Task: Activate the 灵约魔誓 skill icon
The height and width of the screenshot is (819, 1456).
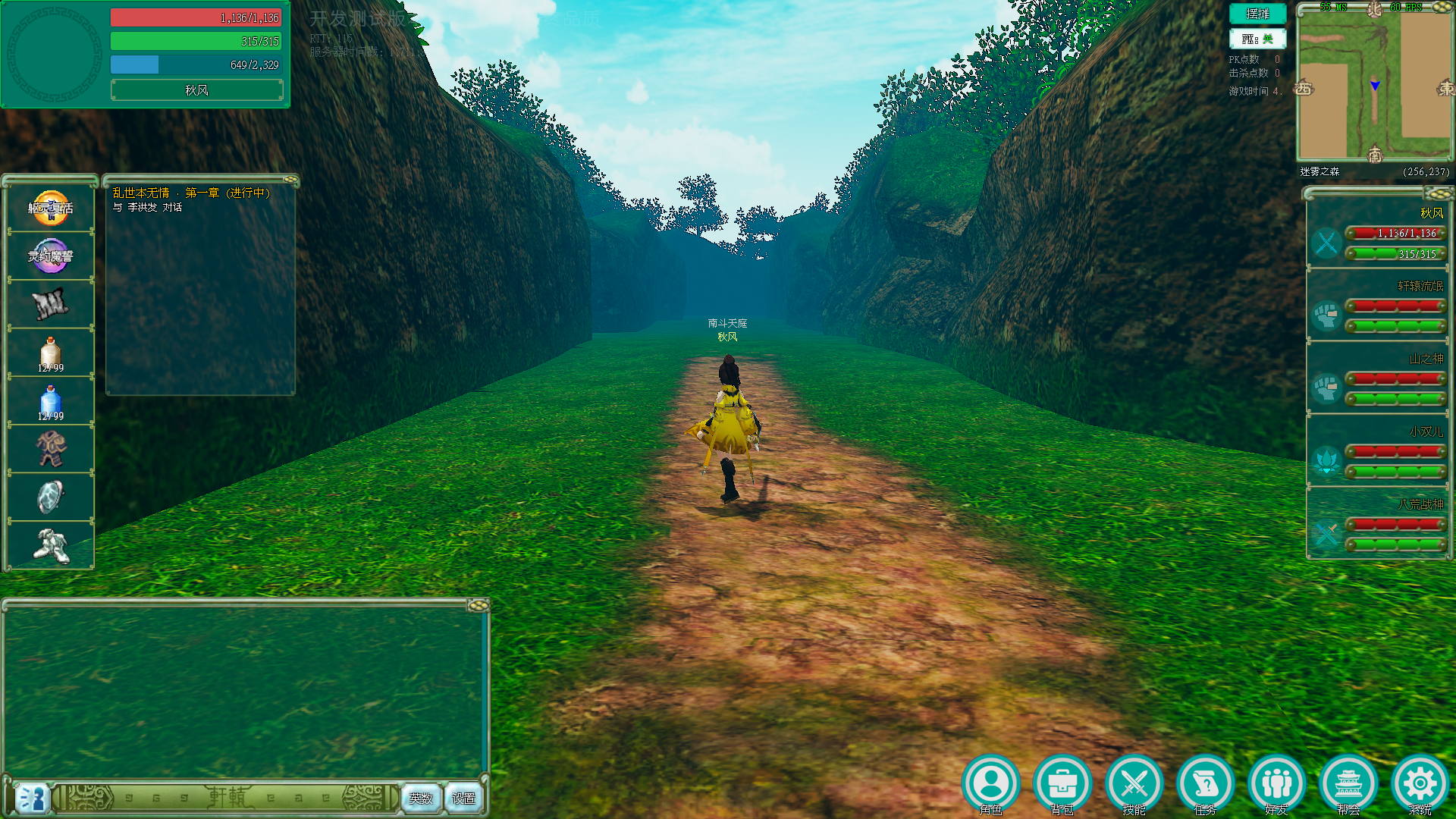Action: tap(51, 256)
